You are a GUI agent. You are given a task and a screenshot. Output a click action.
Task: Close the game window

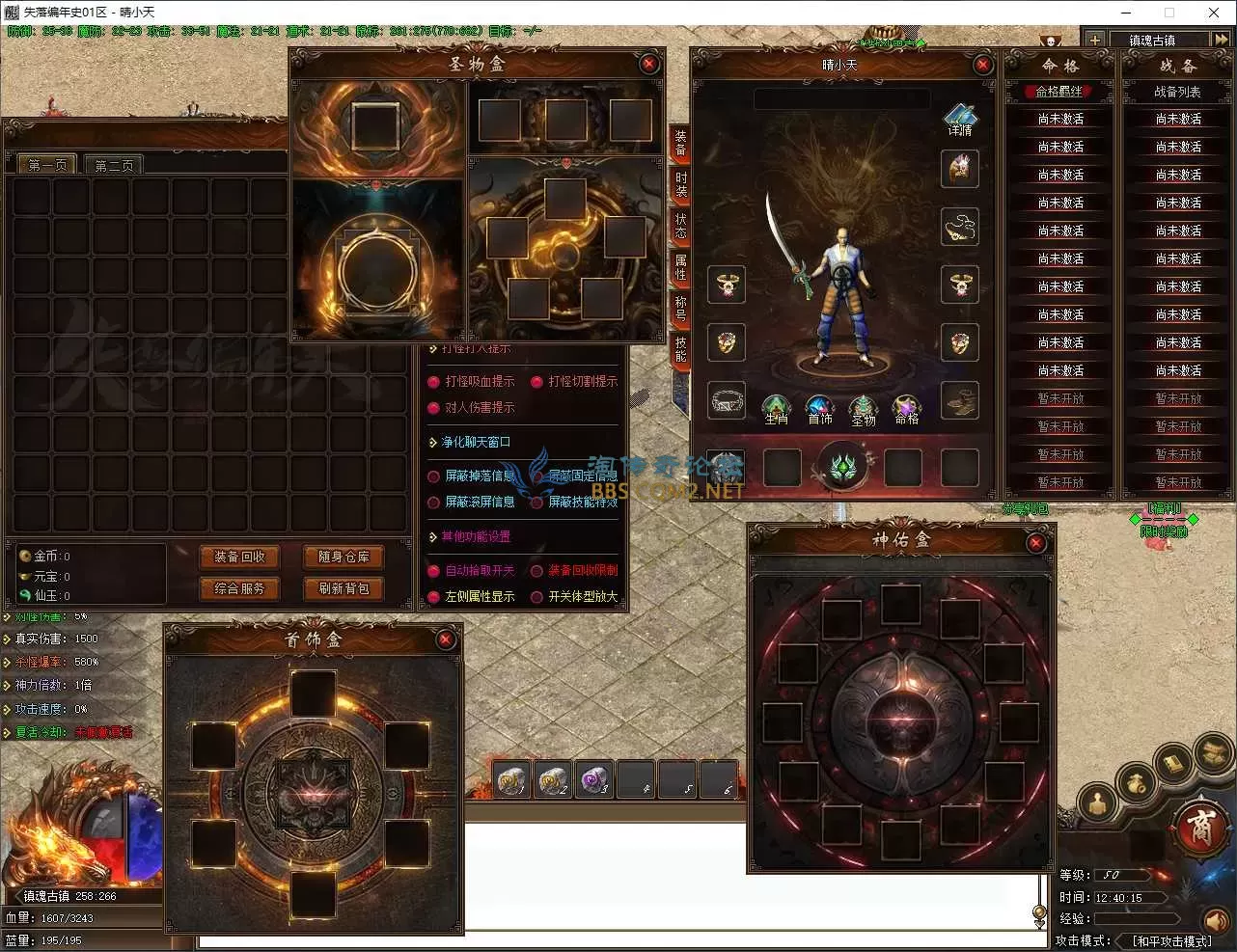(x=1214, y=13)
